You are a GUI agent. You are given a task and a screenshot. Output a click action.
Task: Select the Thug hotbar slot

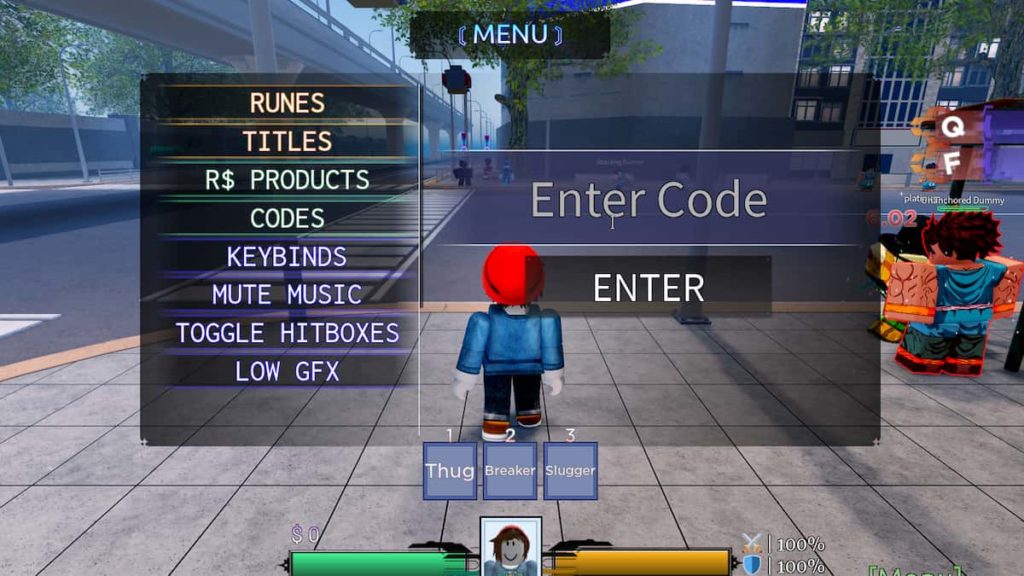(x=449, y=471)
